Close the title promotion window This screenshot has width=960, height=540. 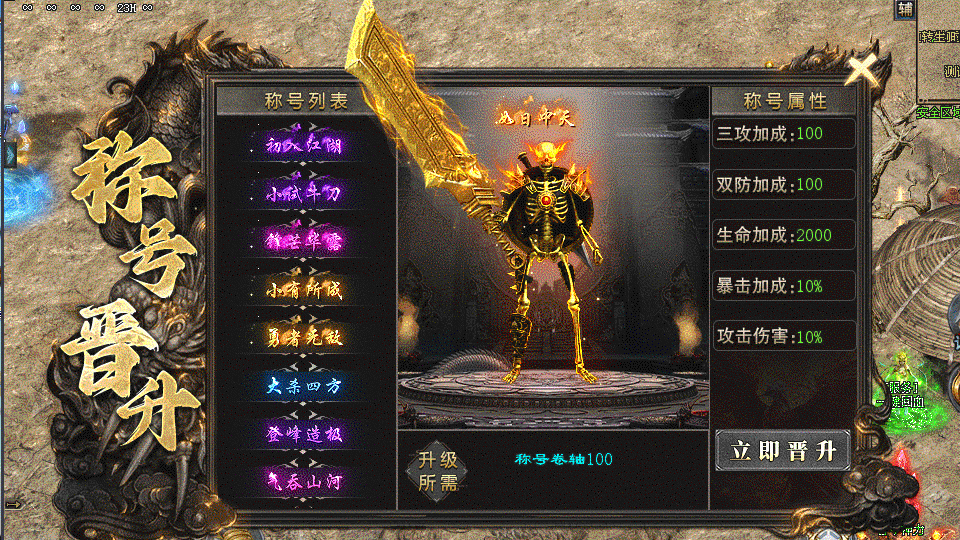point(863,68)
